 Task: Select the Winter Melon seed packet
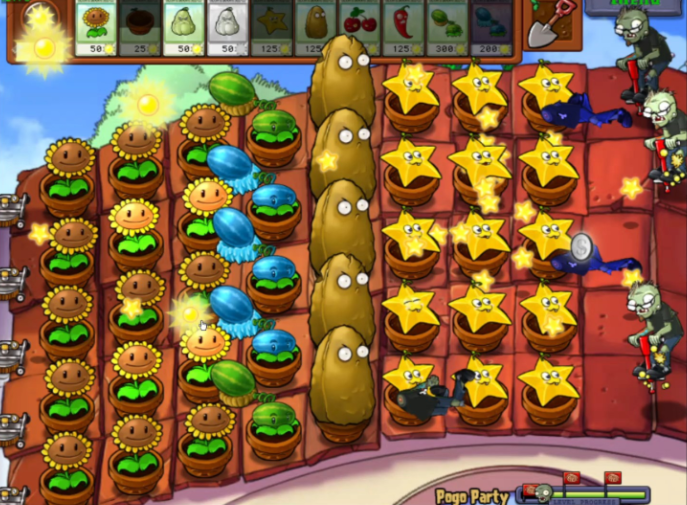492,27
